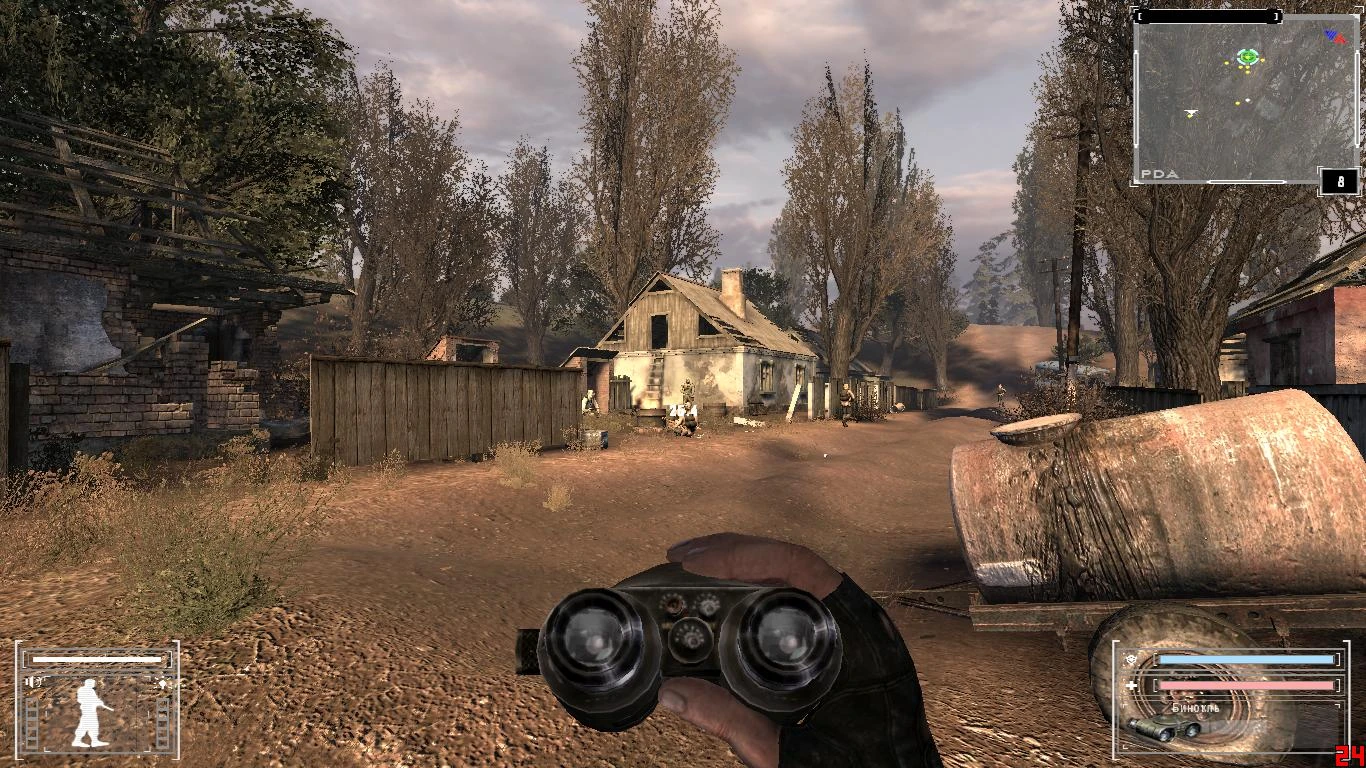Screen dimensions: 1366x768
Task: Click the flashlight indicator near the stance panel
Action: (x=162, y=683)
